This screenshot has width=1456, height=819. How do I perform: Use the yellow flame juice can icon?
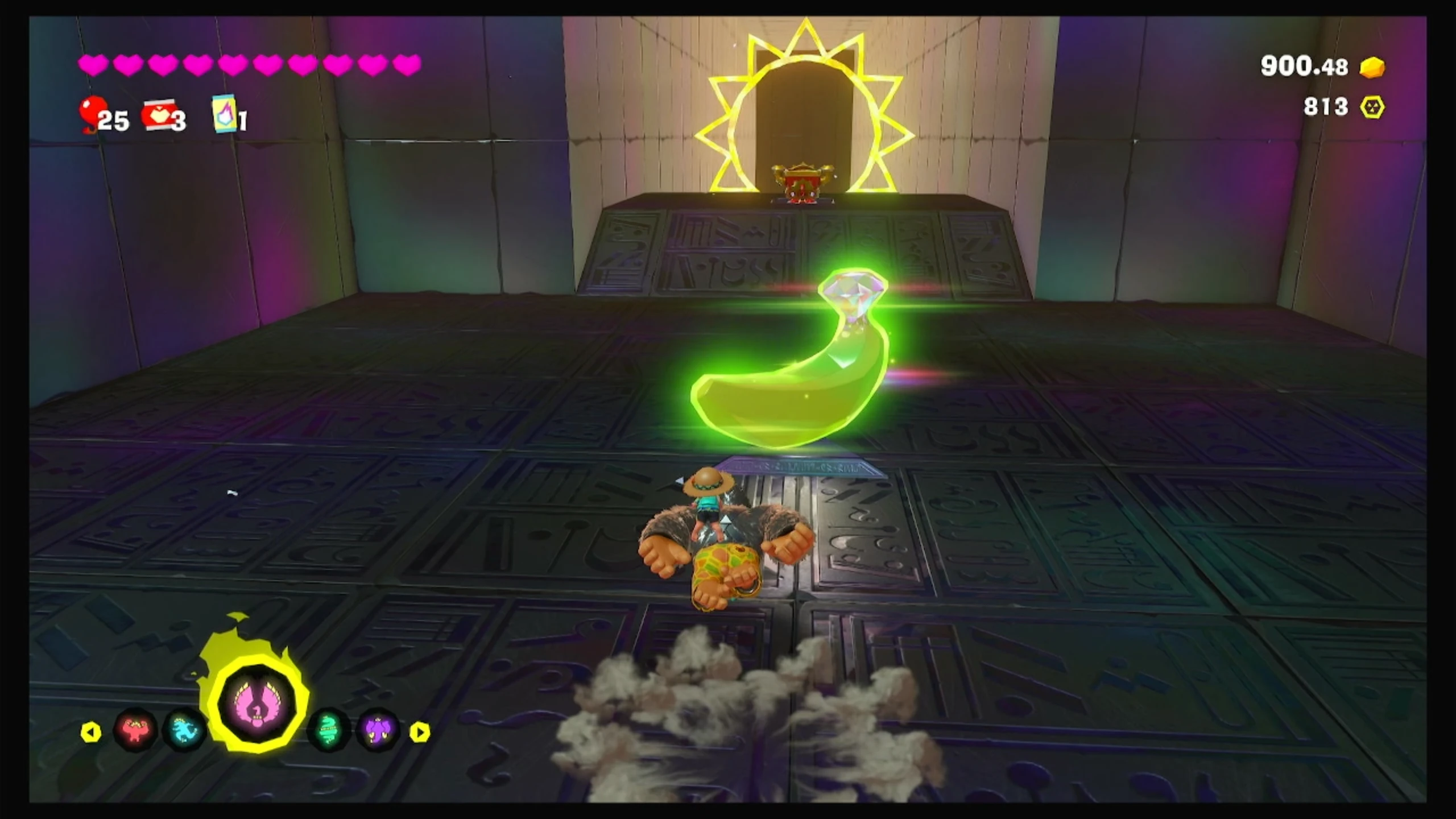[x=224, y=114]
